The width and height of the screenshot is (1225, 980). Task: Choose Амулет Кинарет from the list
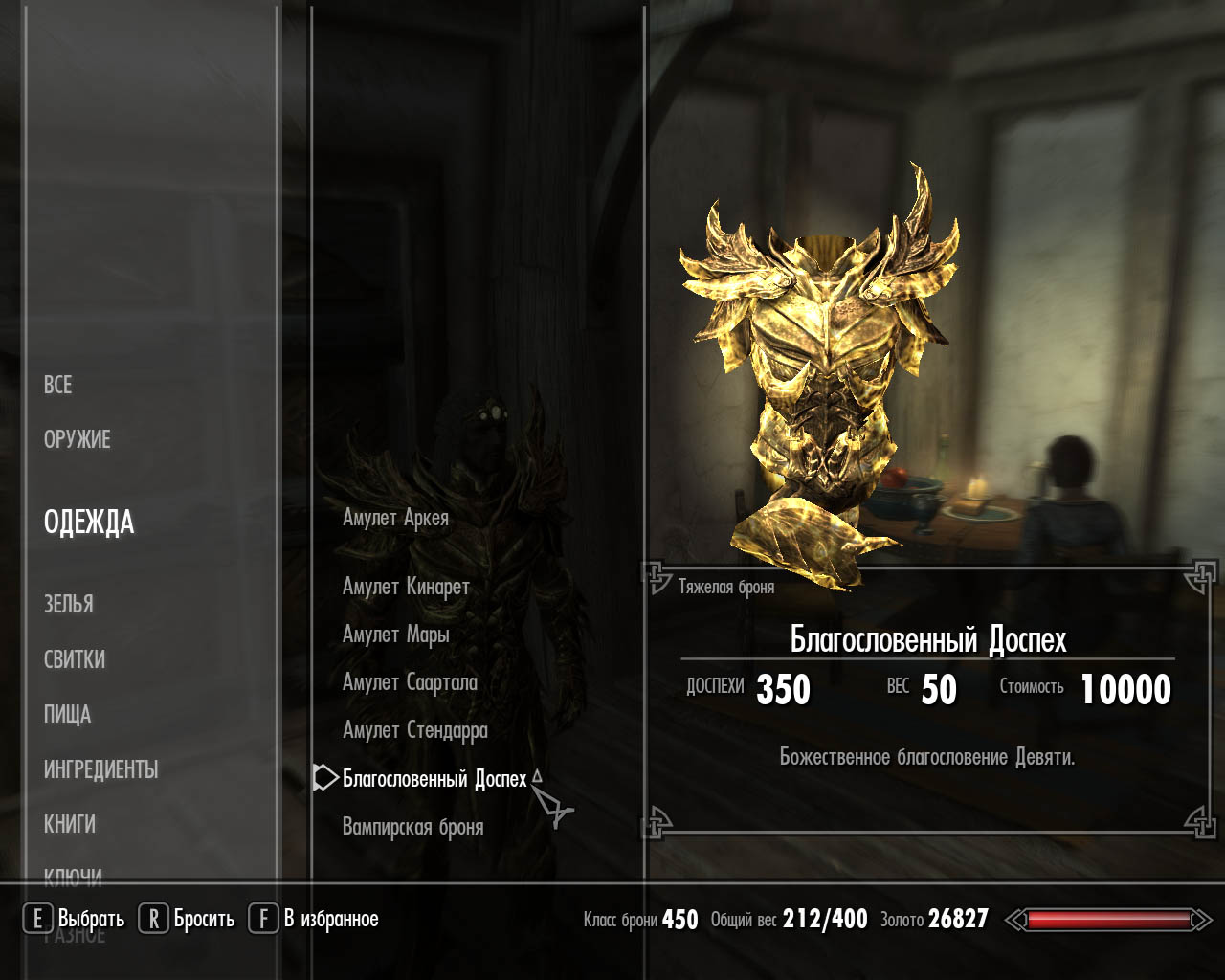(x=406, y=587)
